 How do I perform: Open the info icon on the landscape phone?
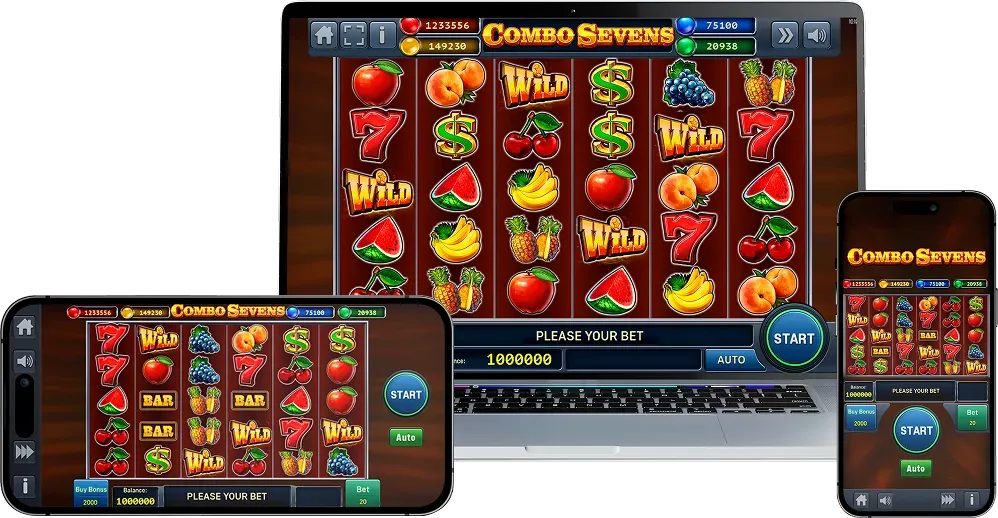click(24, 486)
